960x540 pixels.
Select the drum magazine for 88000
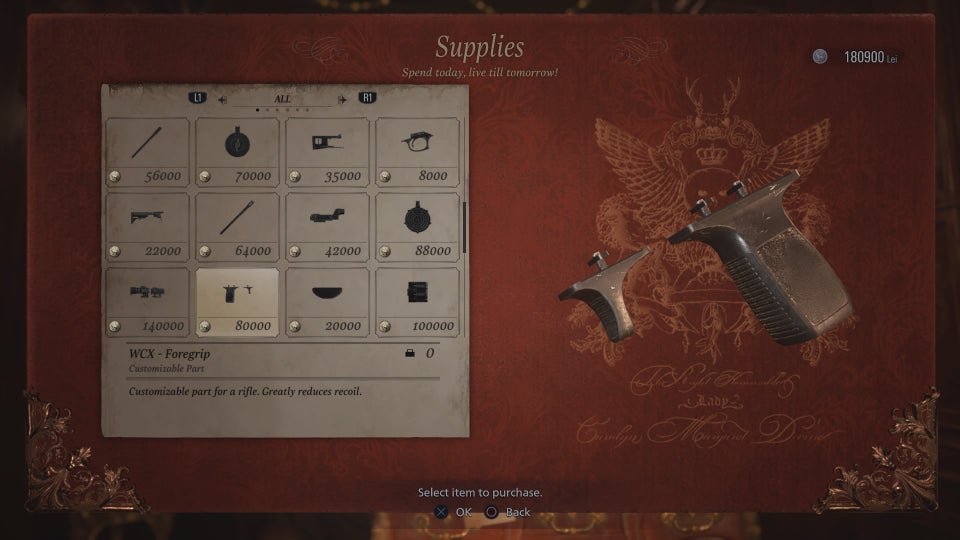(417, 226)
